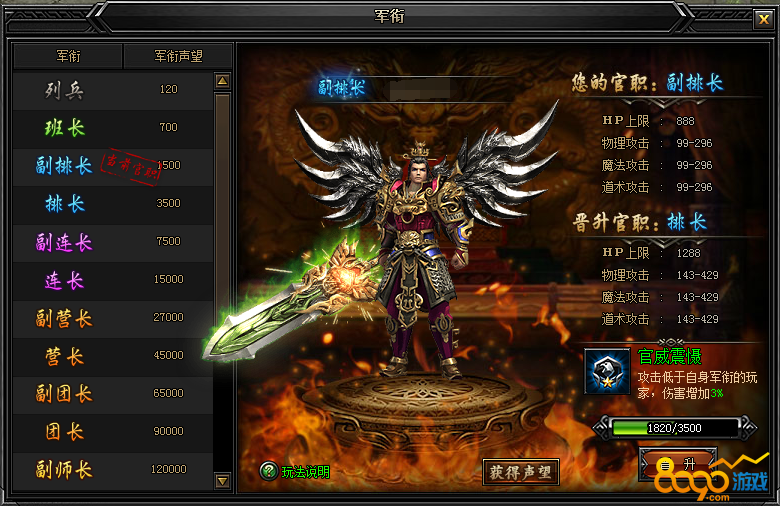Screen dimensions: 780x506
Task: Click the rank upgrade 升 button
Action: point(677,464)
